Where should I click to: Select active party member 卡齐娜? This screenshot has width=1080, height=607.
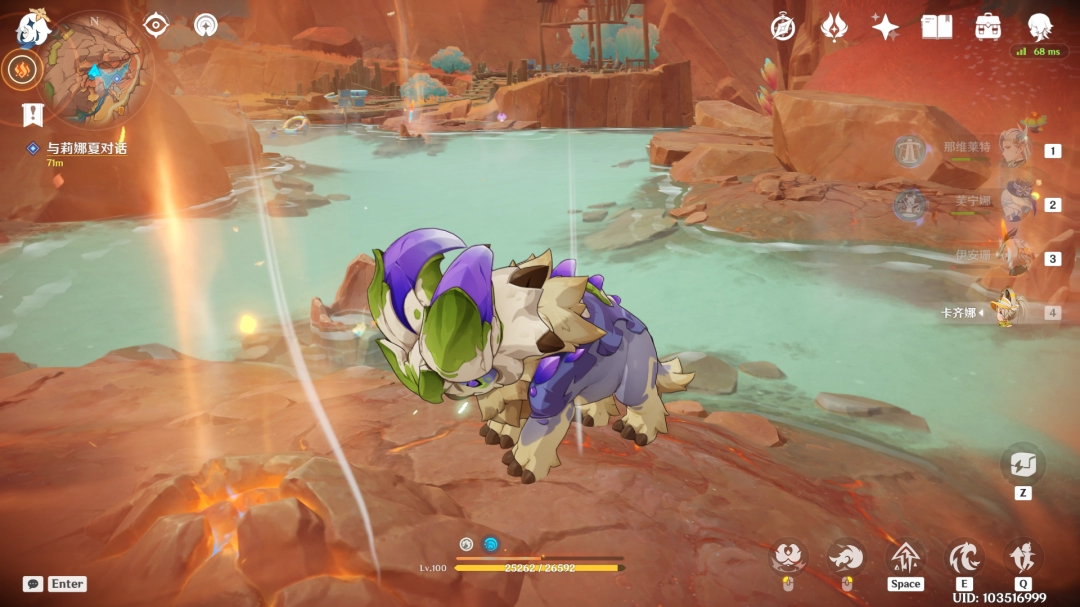coord(1008,312)
